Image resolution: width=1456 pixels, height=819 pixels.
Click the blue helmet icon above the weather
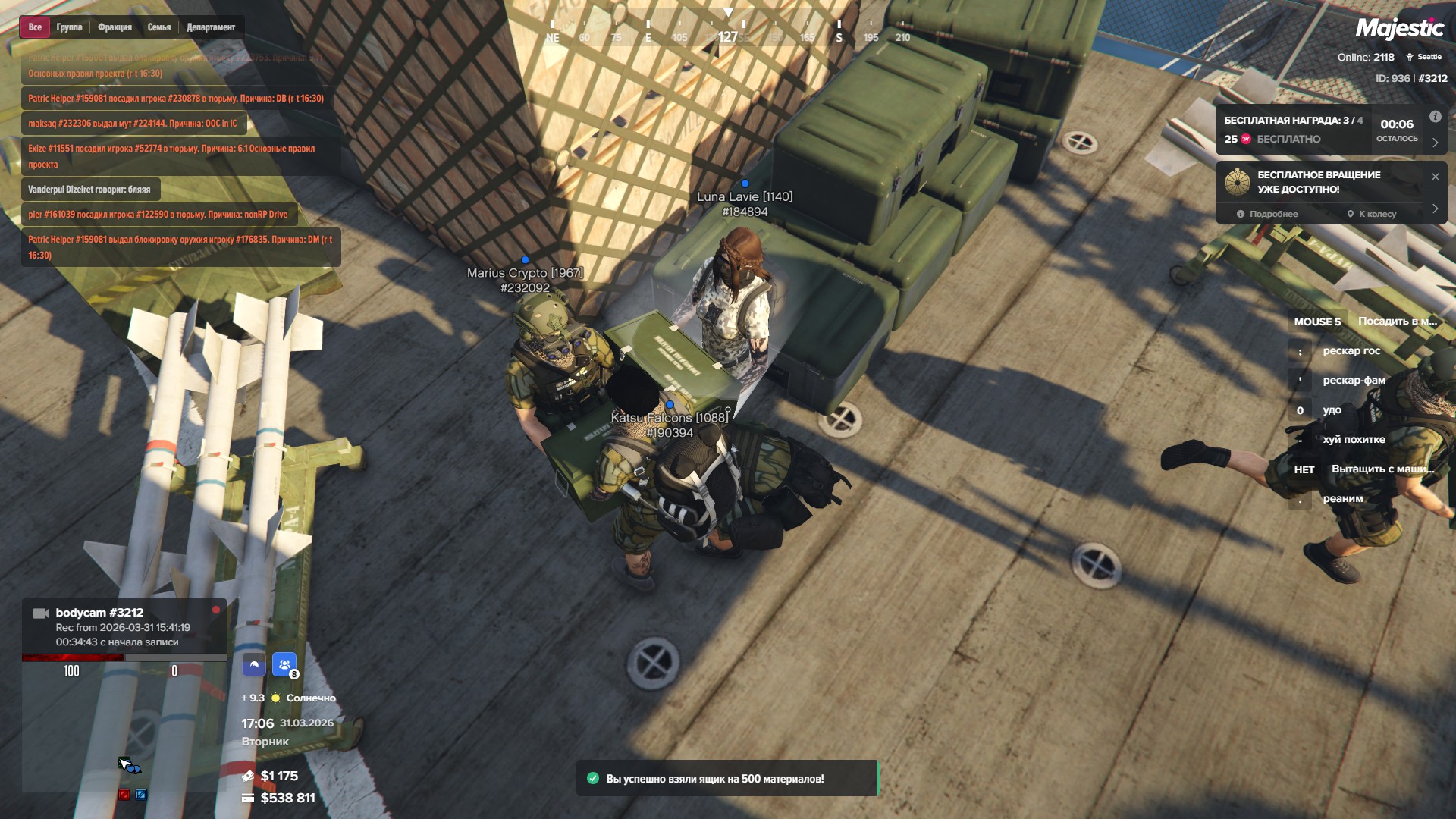point(254,665)
